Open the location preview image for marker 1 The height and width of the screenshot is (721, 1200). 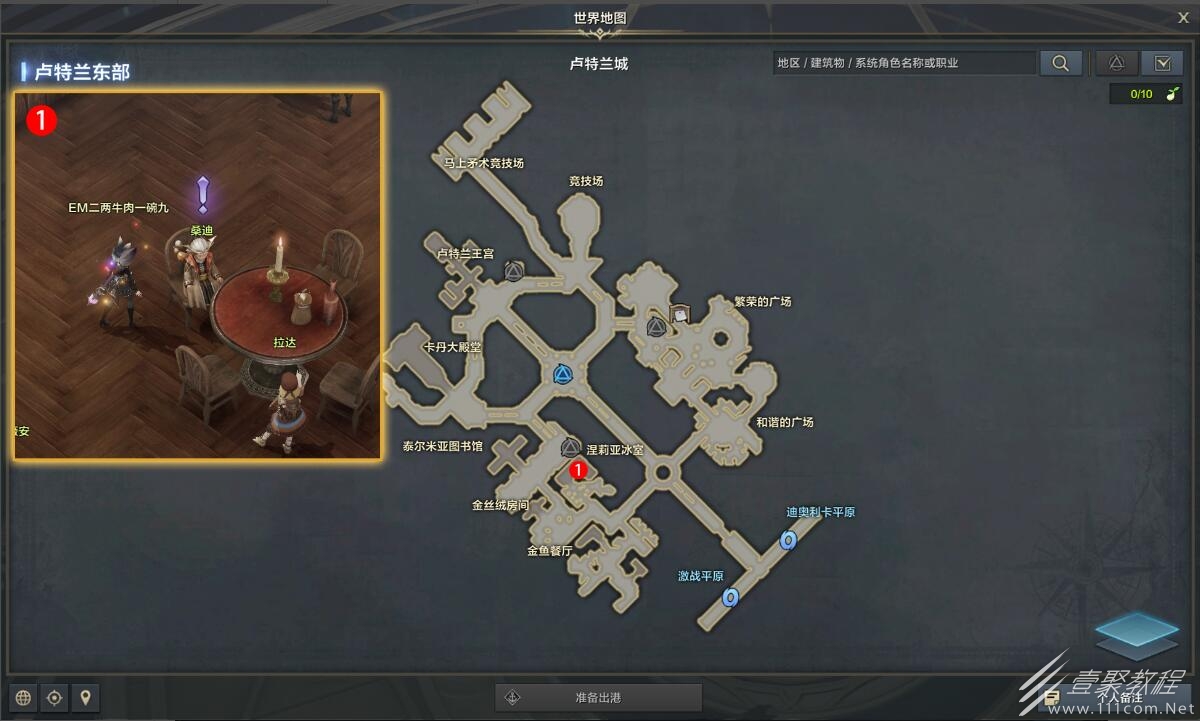click(x=197, y=275)
